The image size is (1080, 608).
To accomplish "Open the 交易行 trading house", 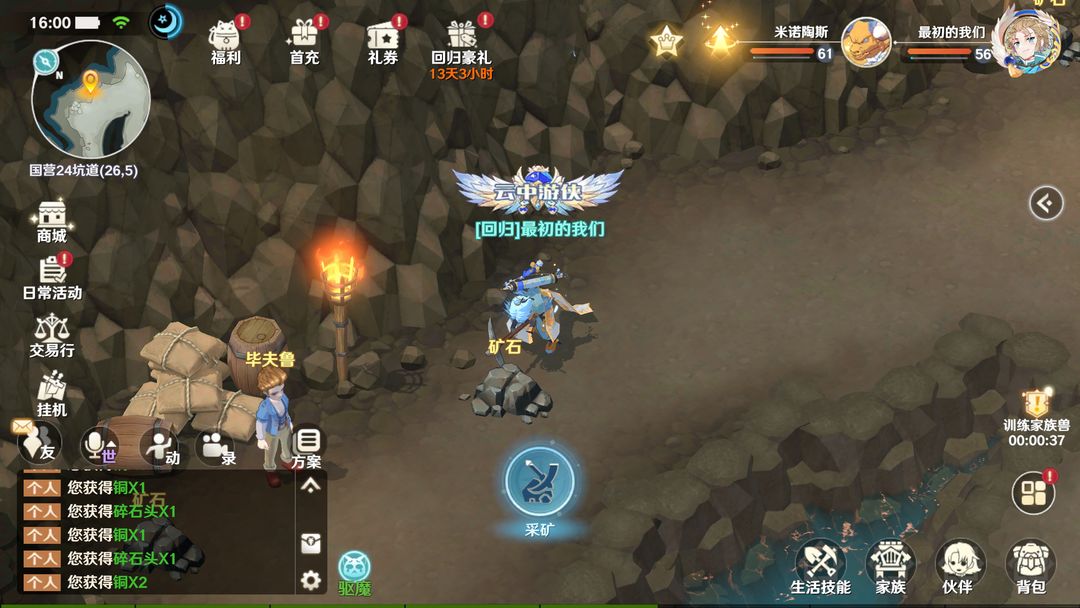I will (x=52, y=335).
